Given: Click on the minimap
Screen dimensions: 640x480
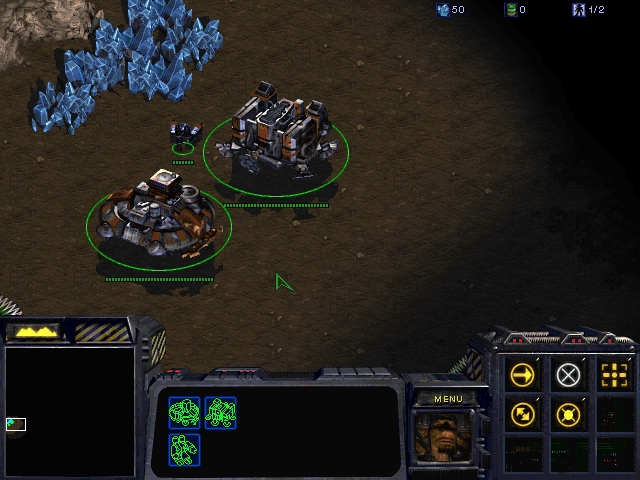Looking at the screenshot, I should (x=70, y=410).
